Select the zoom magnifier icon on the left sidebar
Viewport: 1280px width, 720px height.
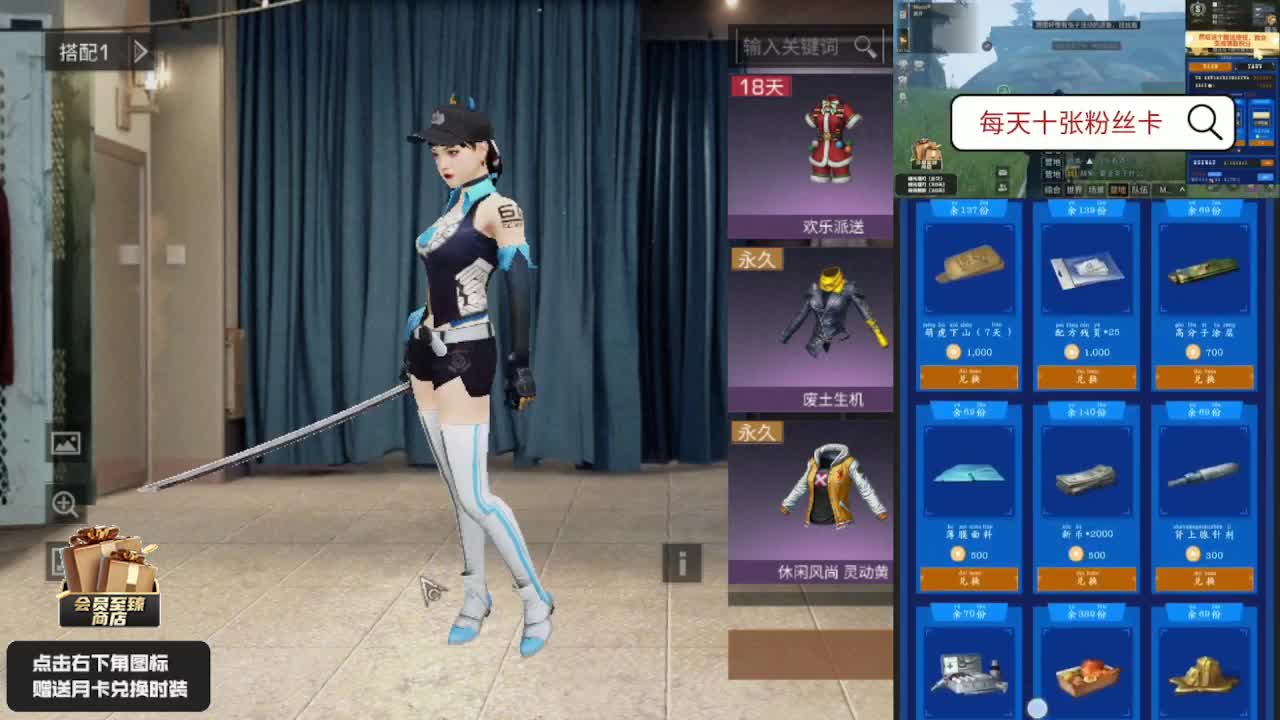(x=66, y=503)
